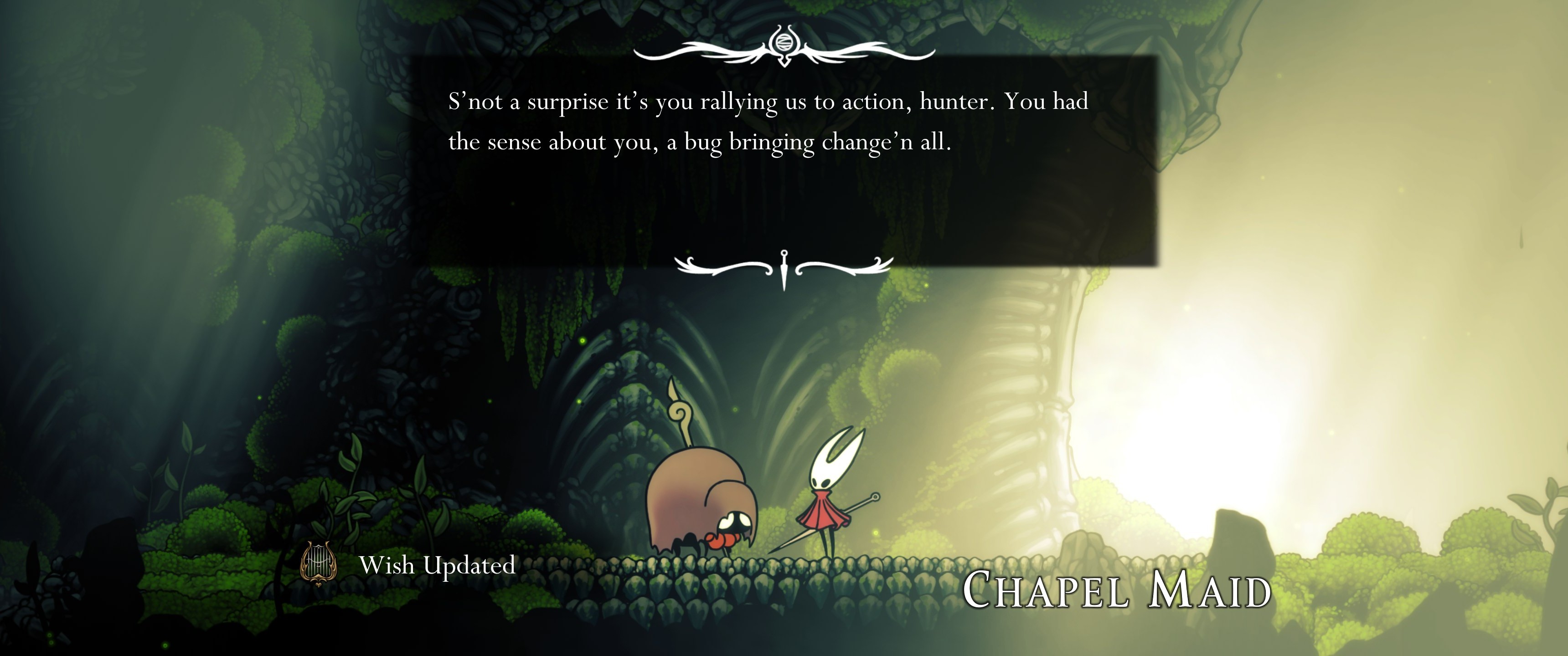
Task: Open the Wish Updated notification
Action: 436,565
